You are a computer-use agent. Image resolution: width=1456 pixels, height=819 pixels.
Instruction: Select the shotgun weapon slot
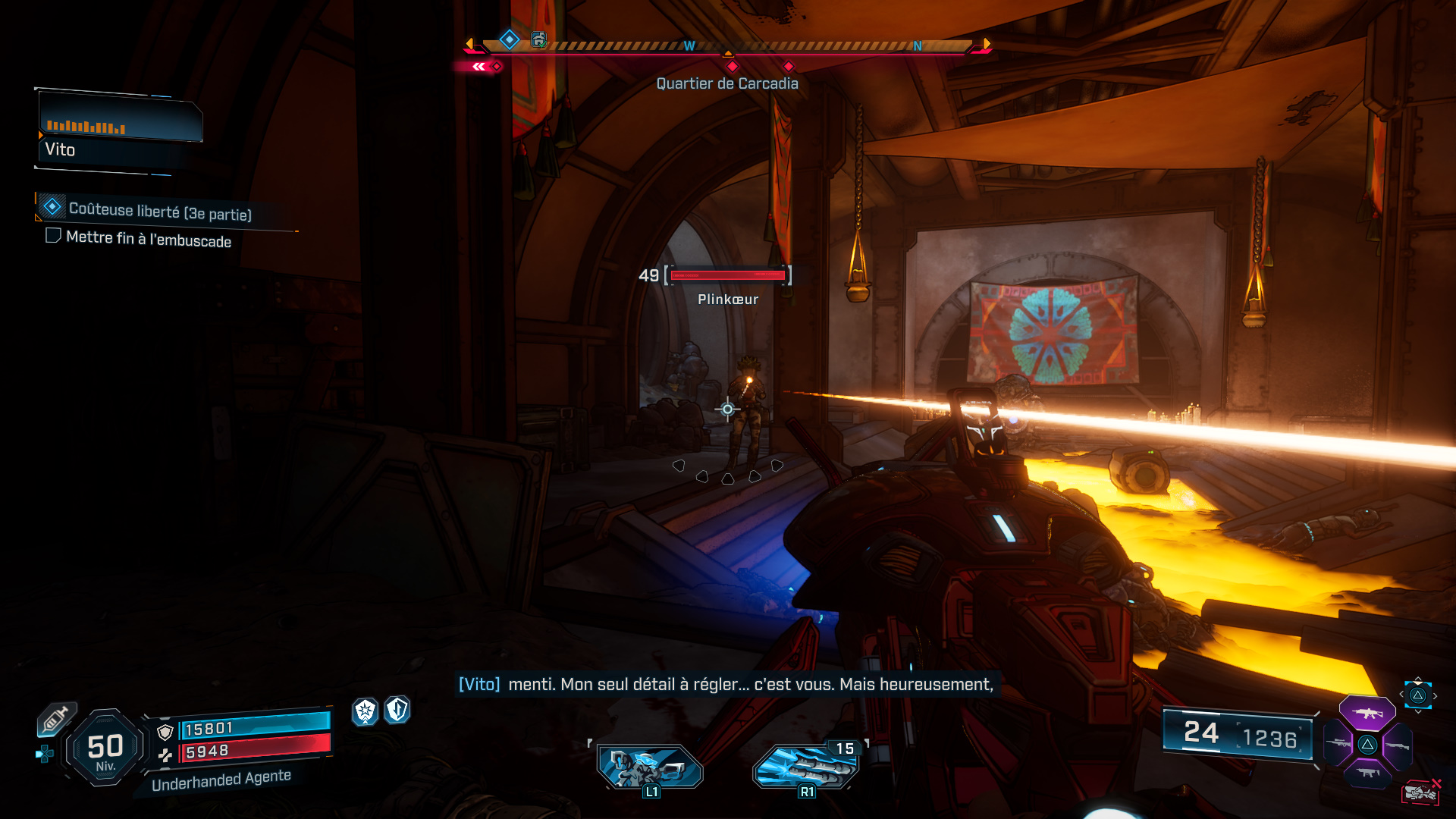(1398, 747)
